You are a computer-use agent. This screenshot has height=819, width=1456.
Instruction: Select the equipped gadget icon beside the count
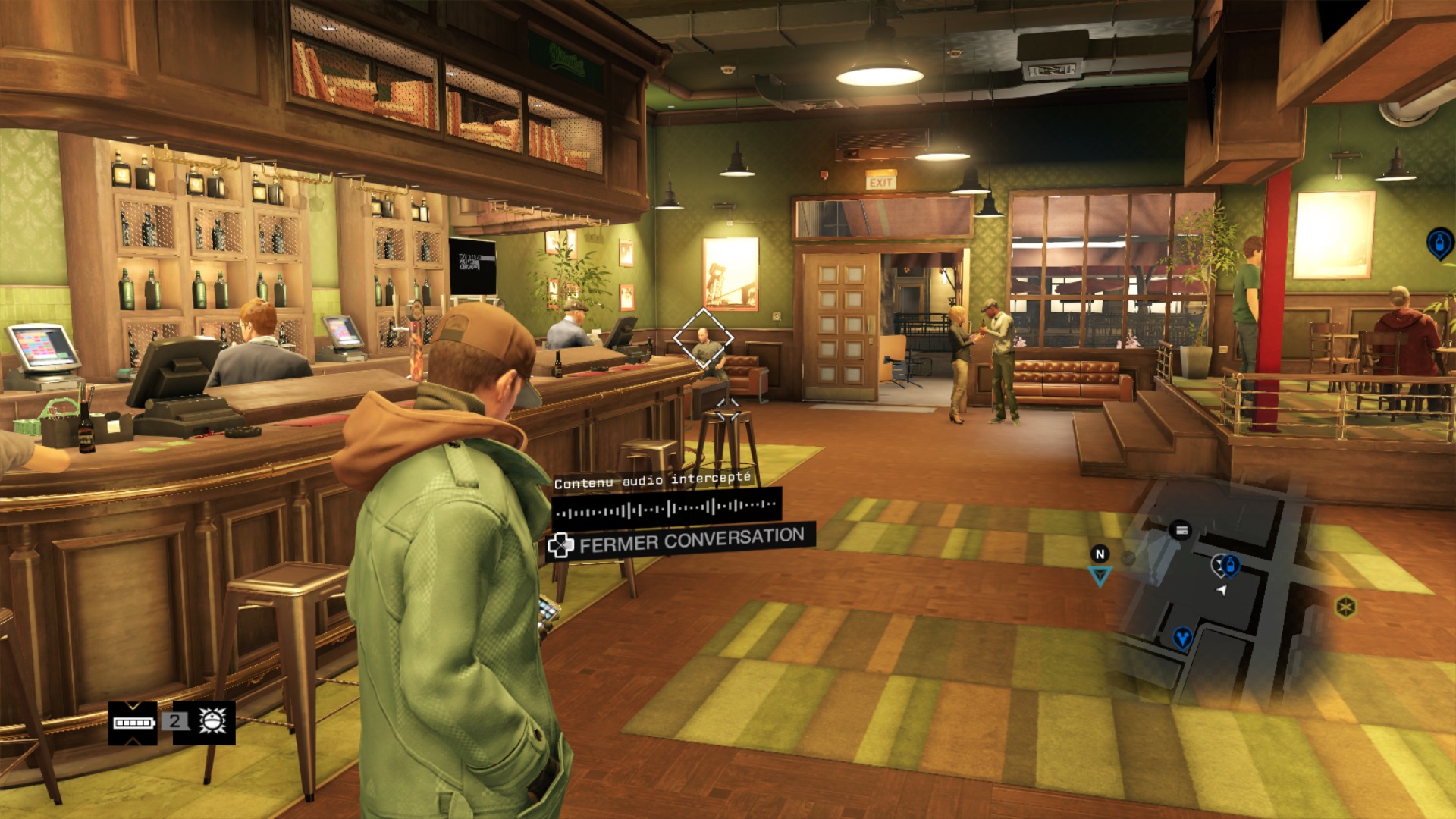coord(212,721)
